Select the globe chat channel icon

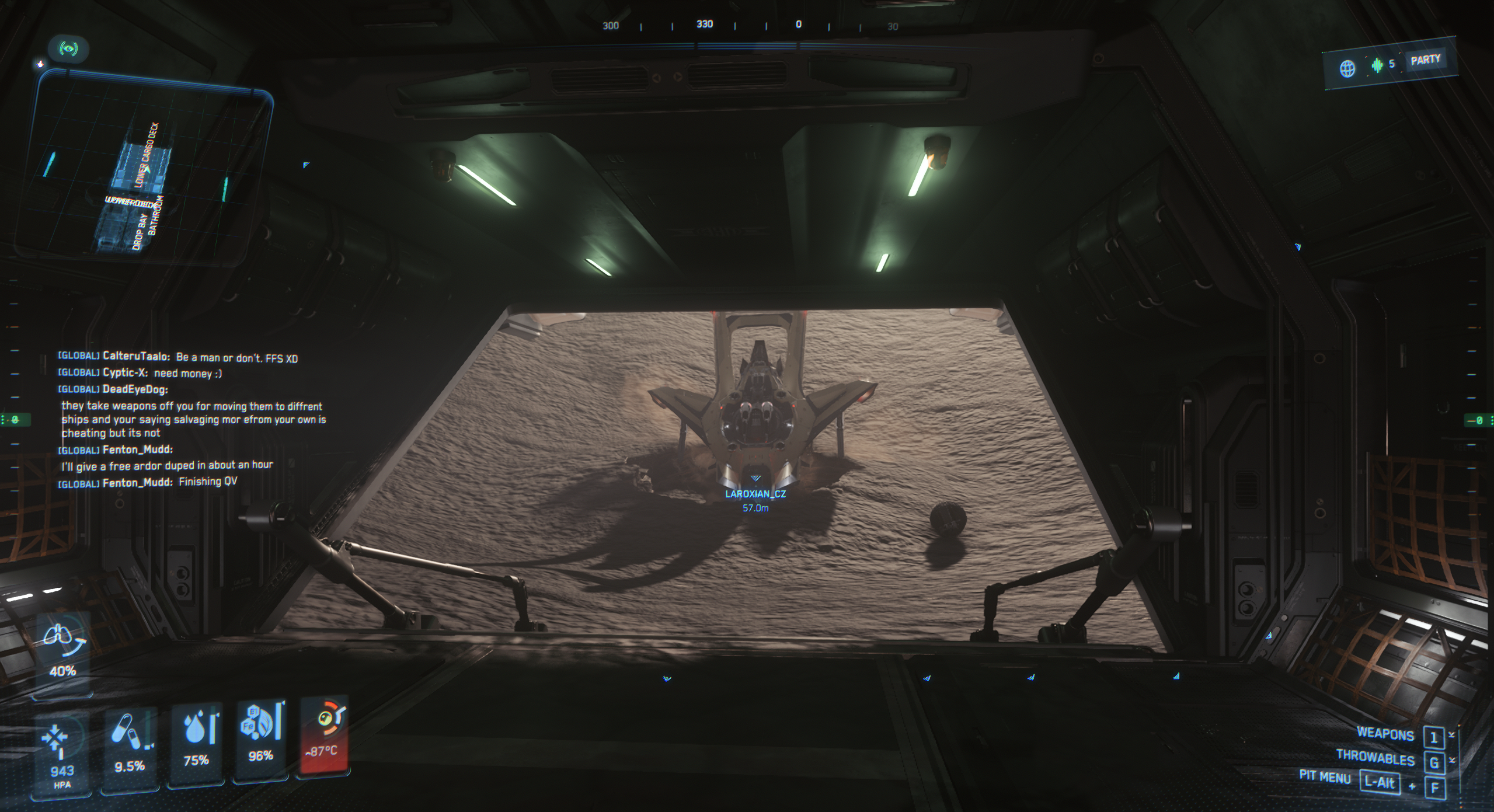click(1347, 68)
